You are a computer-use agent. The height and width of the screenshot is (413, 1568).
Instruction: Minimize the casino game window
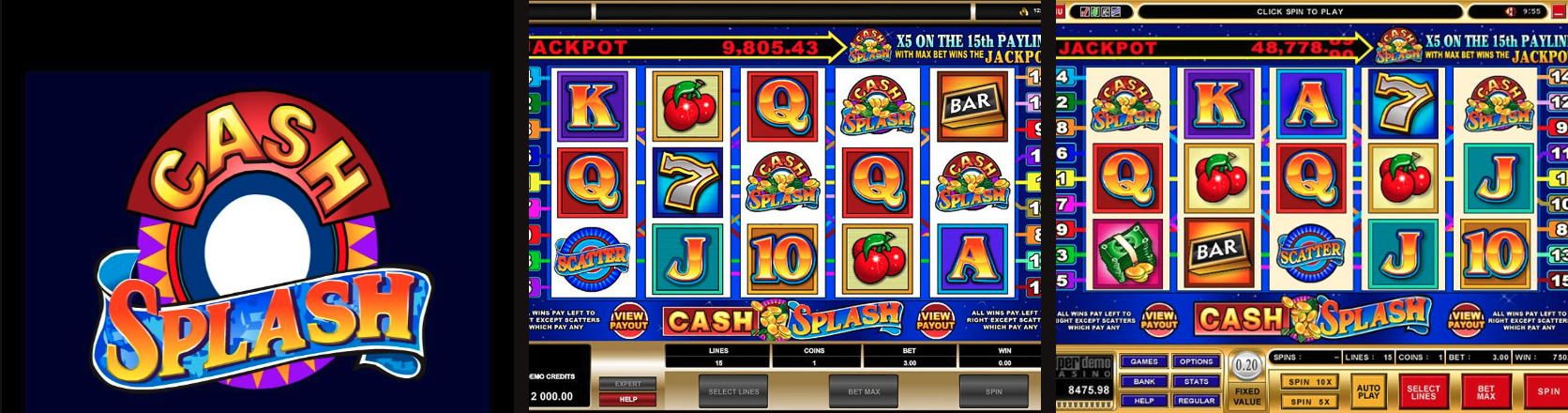[x=1558, y=11]
